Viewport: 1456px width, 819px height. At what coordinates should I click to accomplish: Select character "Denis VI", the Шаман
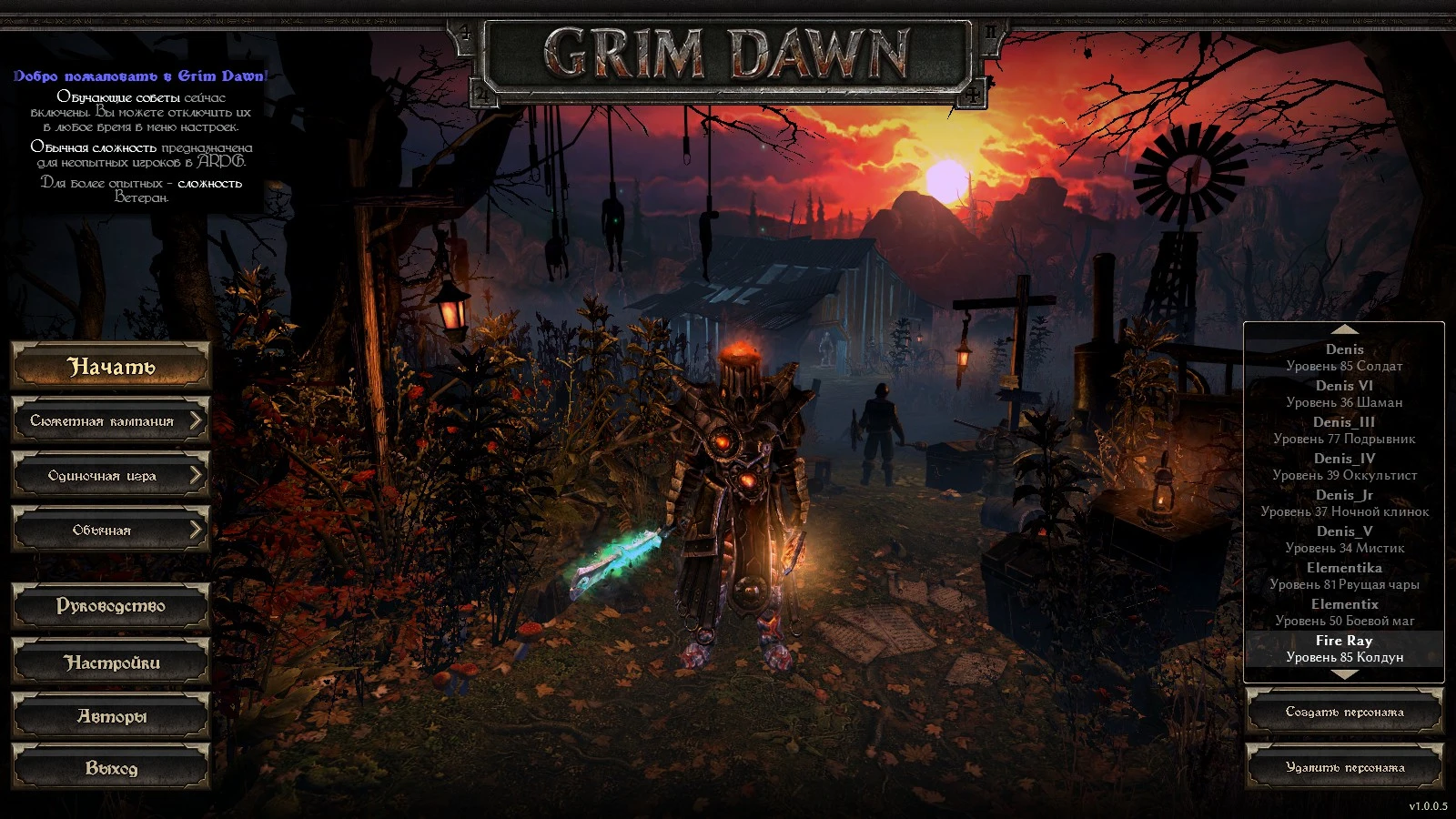point(1345,393)
